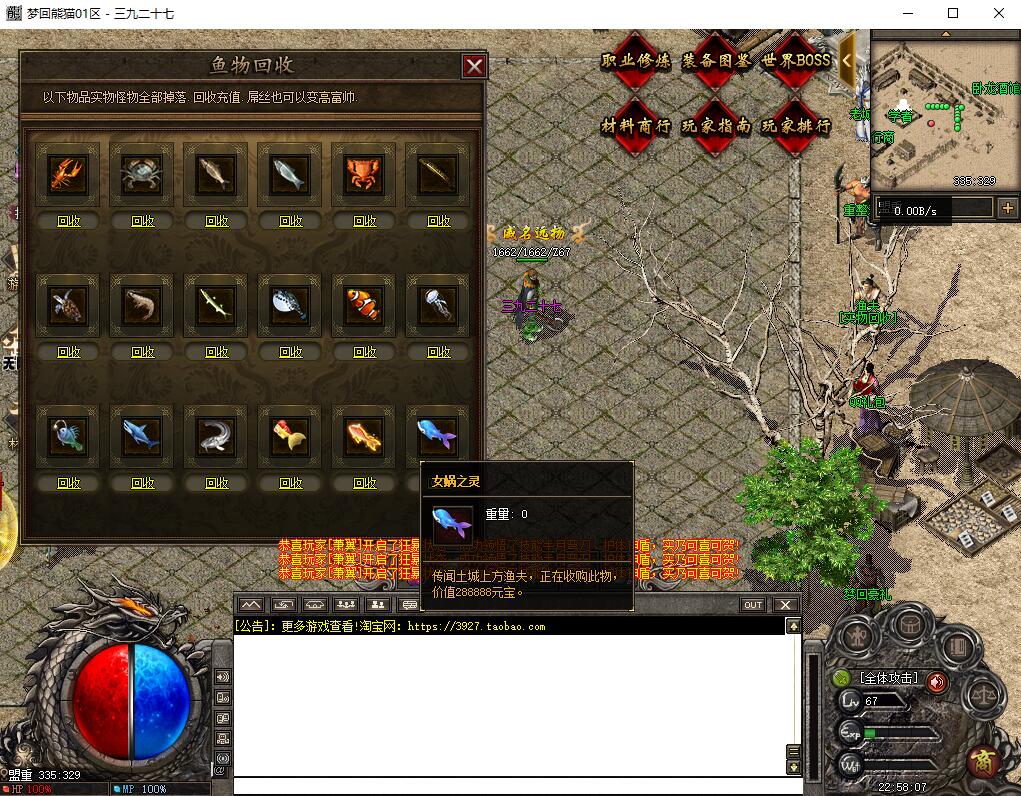Collapse the top menu with the arrow tab

pyautogui.click(x=847, y=60)
